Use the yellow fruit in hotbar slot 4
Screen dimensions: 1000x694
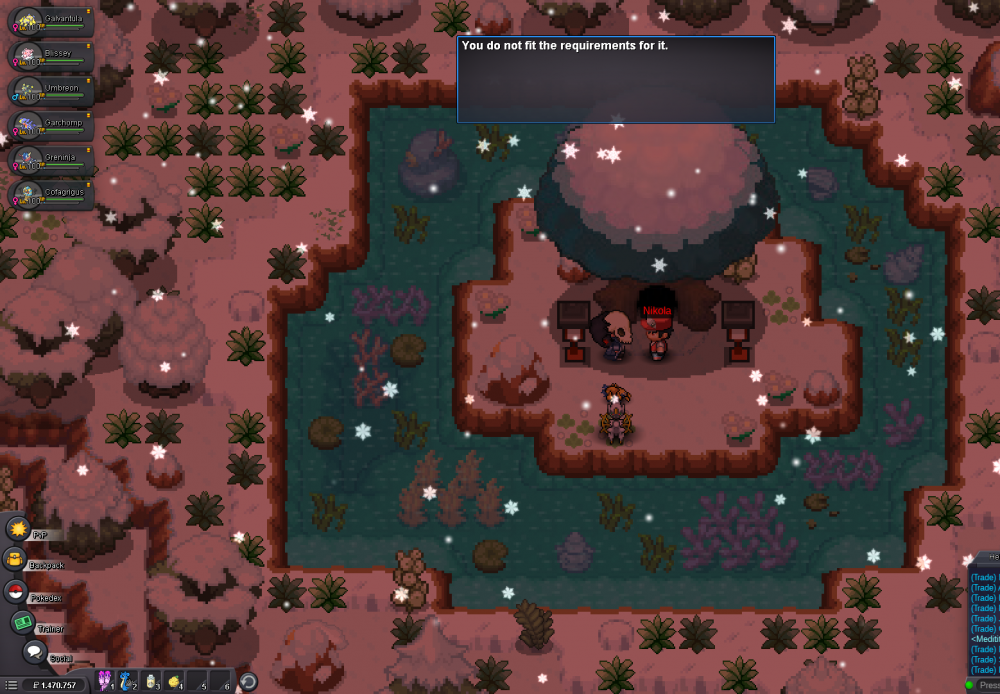click(x=175, y=682)
